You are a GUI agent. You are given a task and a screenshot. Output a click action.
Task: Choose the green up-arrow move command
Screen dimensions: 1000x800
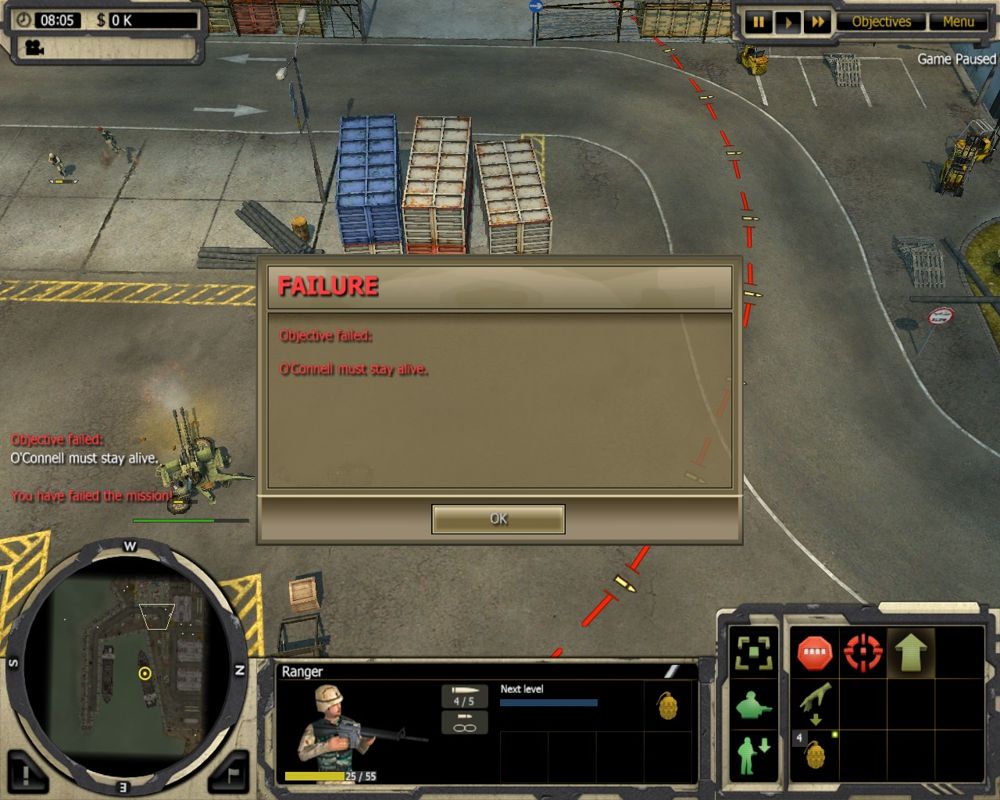(911, 654)
